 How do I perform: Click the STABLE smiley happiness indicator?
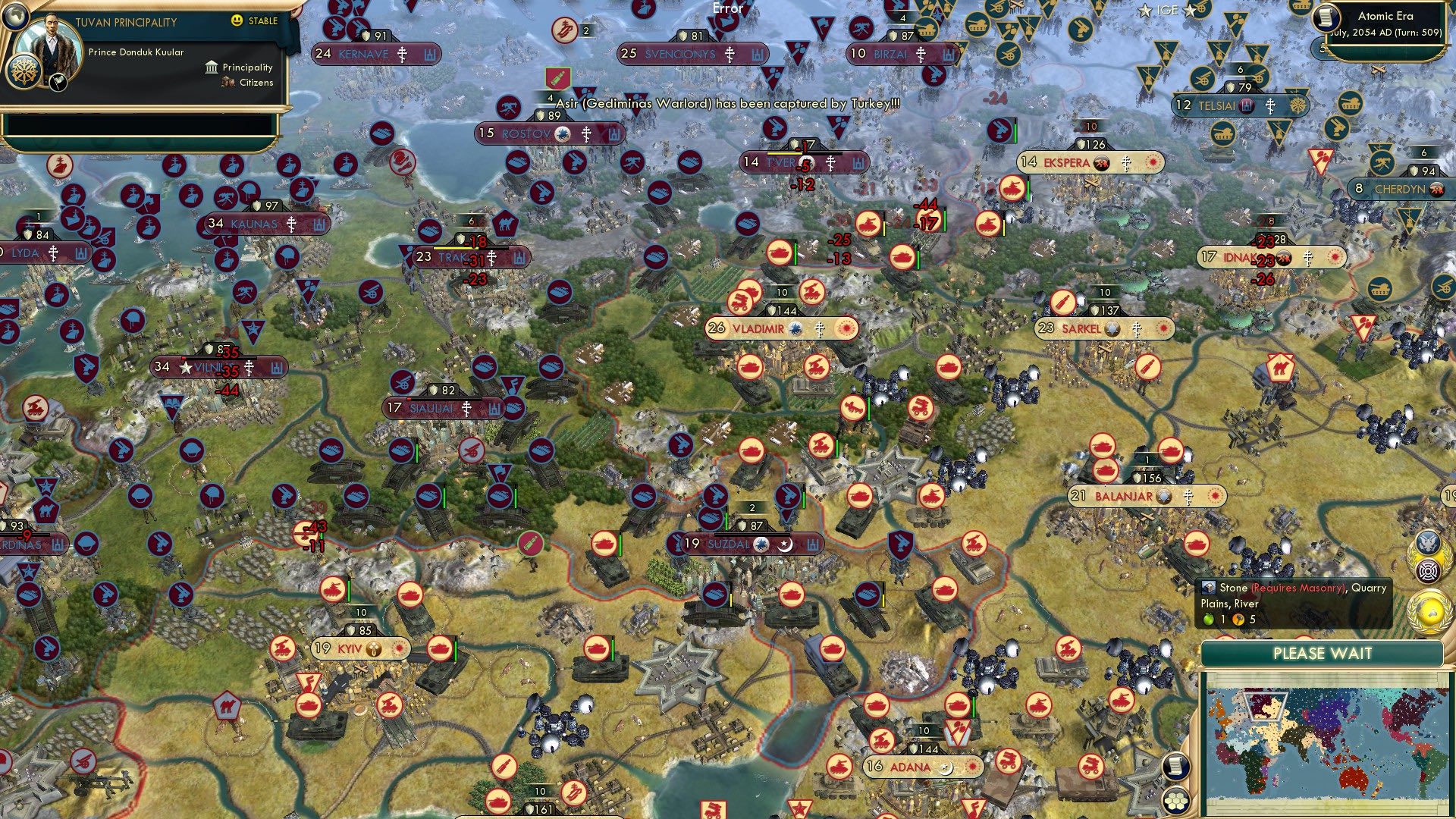tap(238, 22)
